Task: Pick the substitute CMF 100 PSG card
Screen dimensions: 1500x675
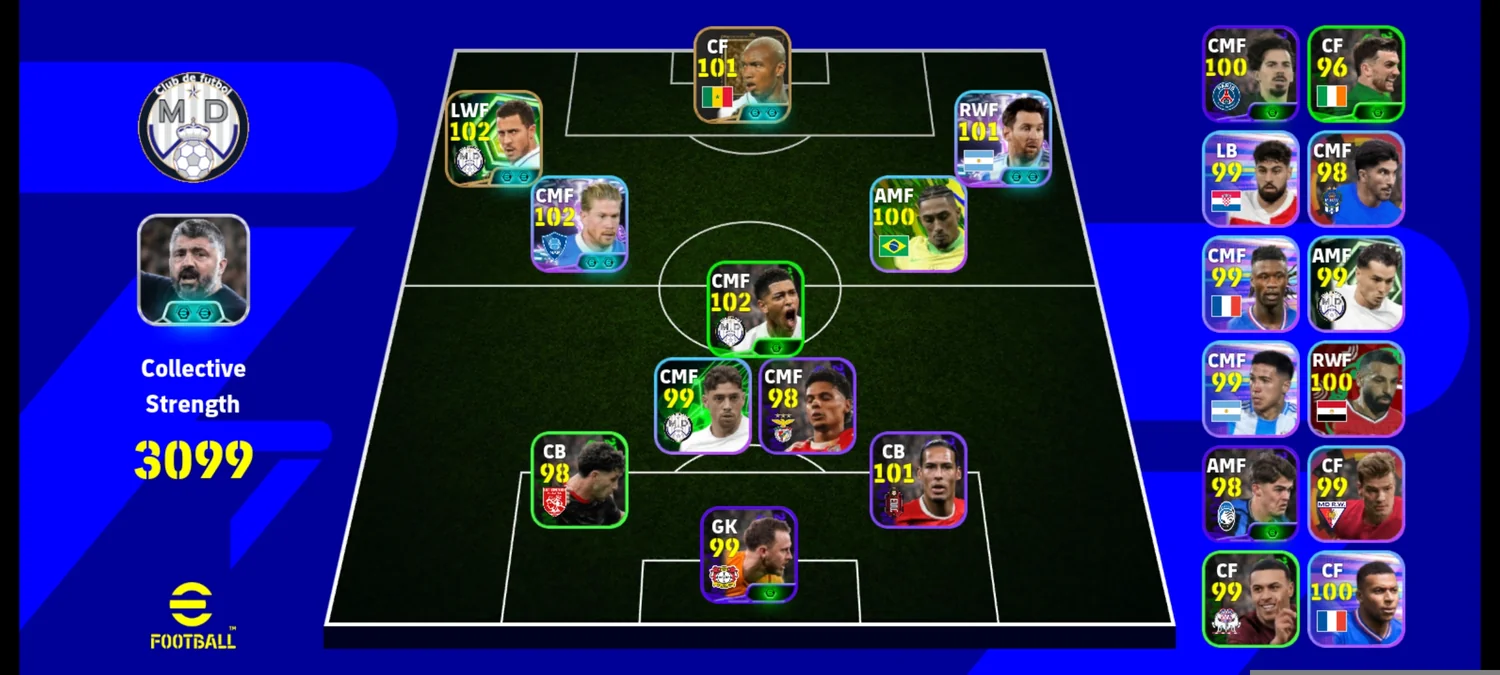Action: (x=1250, y=74)
